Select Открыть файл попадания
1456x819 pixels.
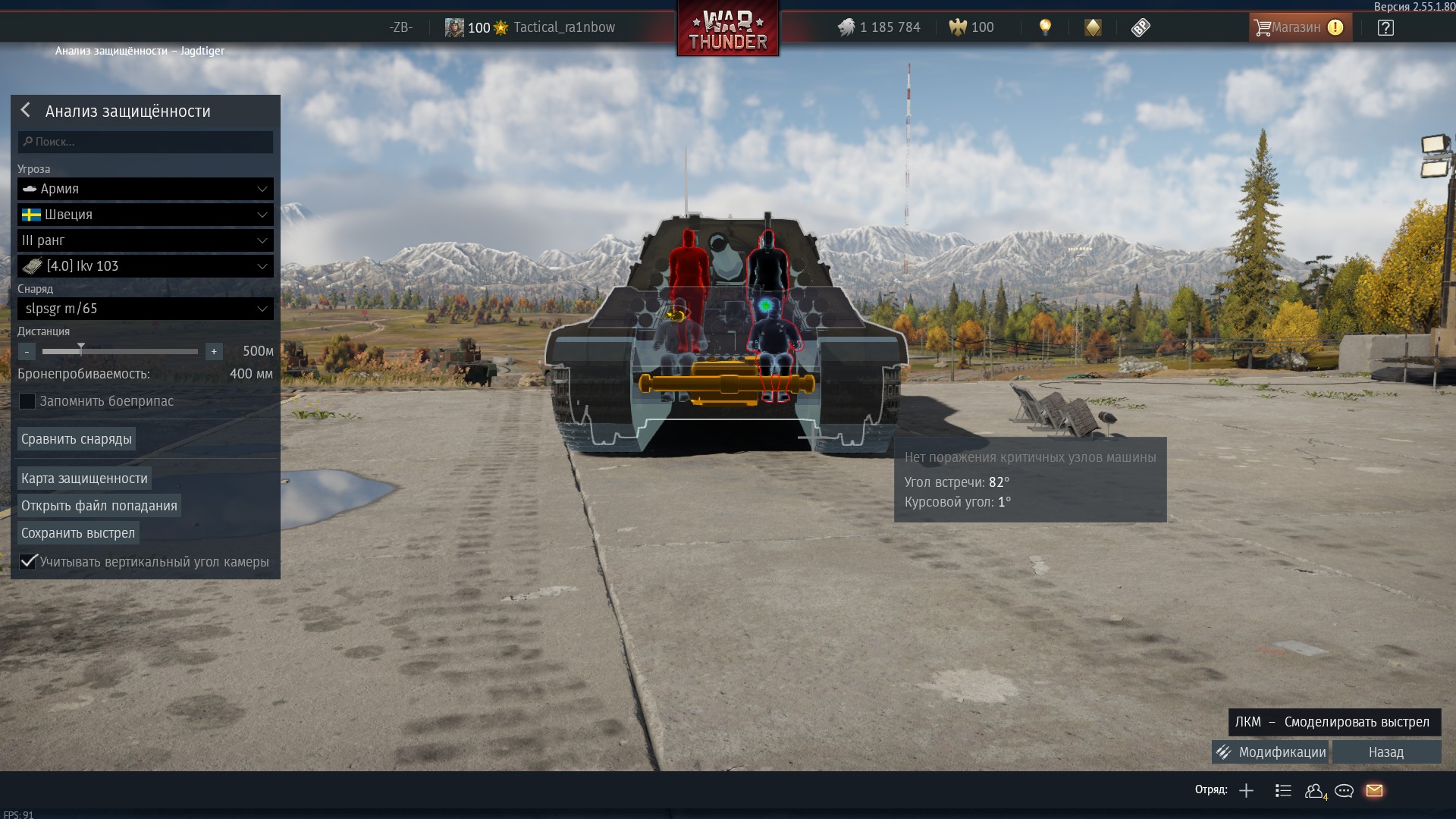pos(99,506)
